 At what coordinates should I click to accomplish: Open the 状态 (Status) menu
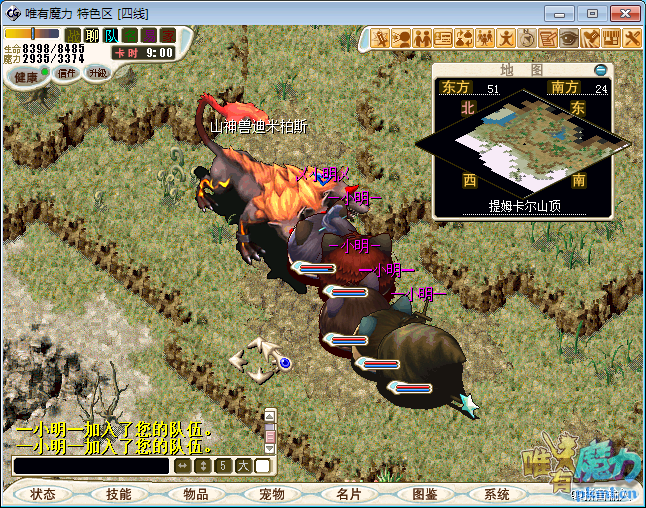[43, 494]
